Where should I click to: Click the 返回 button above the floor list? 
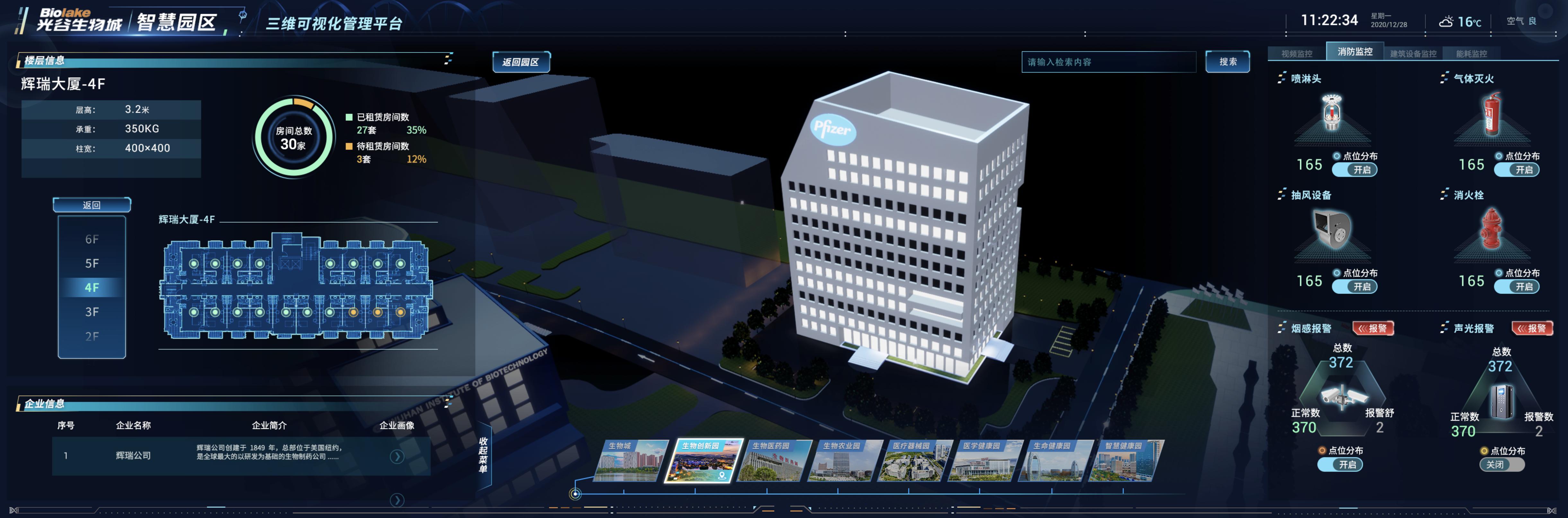[91, 205]
